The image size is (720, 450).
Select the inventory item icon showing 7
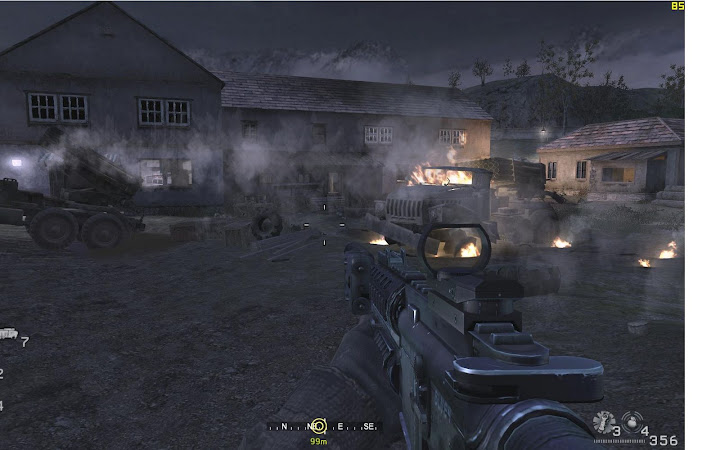[x=8, y=334]
